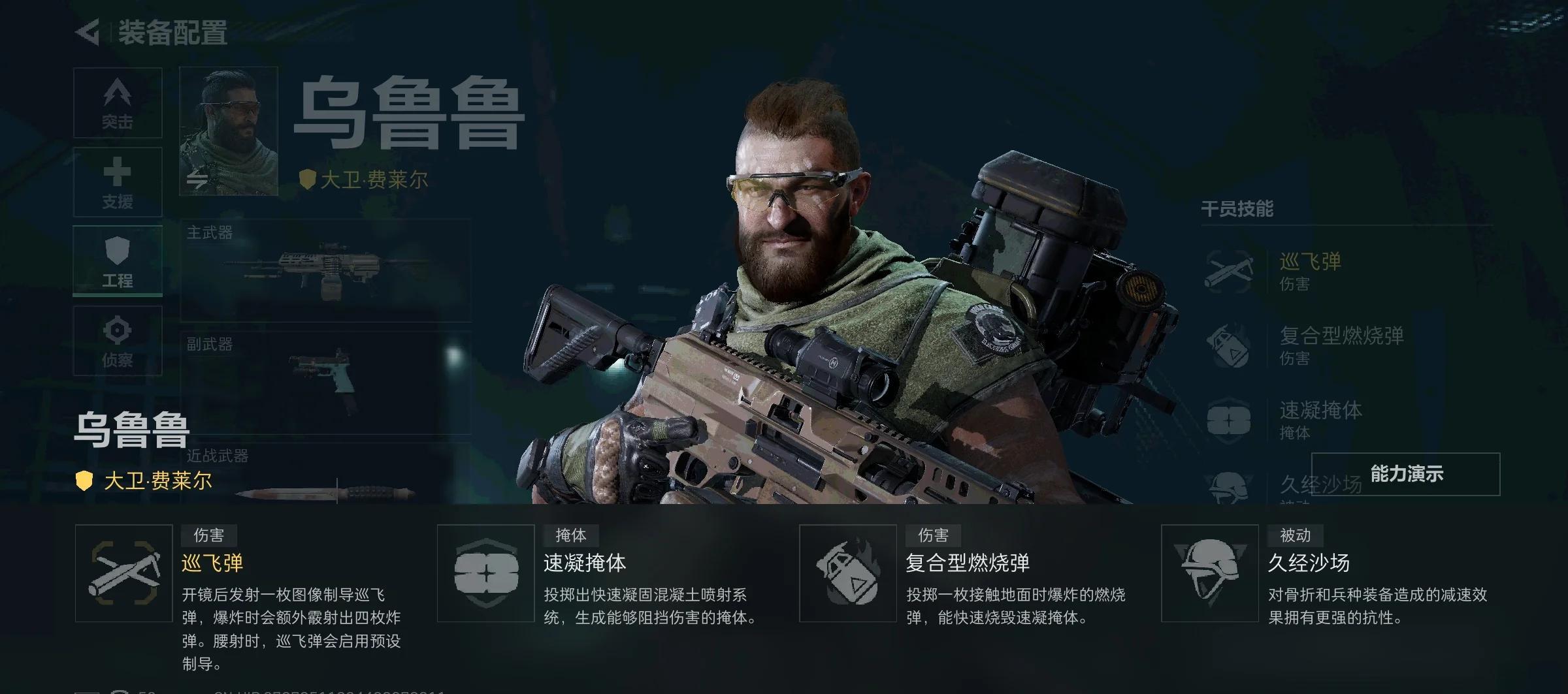Select the 突击 (Assault) class icon

click(118, 103)
